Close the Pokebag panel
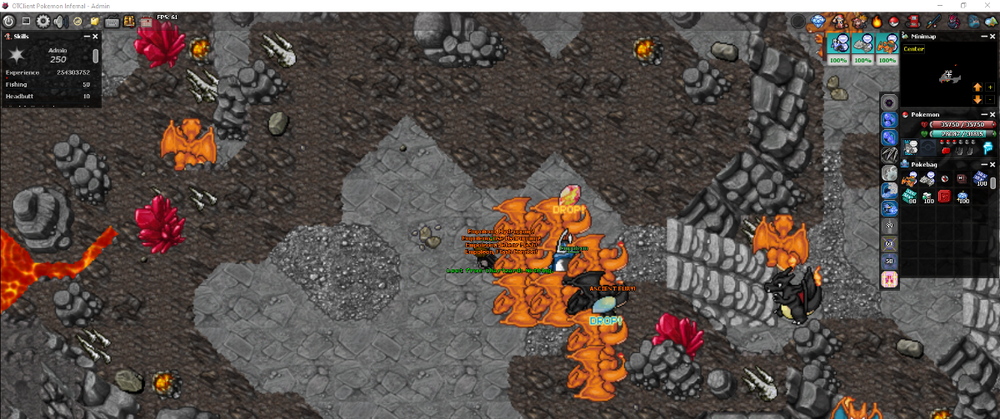 coord(994,163)
